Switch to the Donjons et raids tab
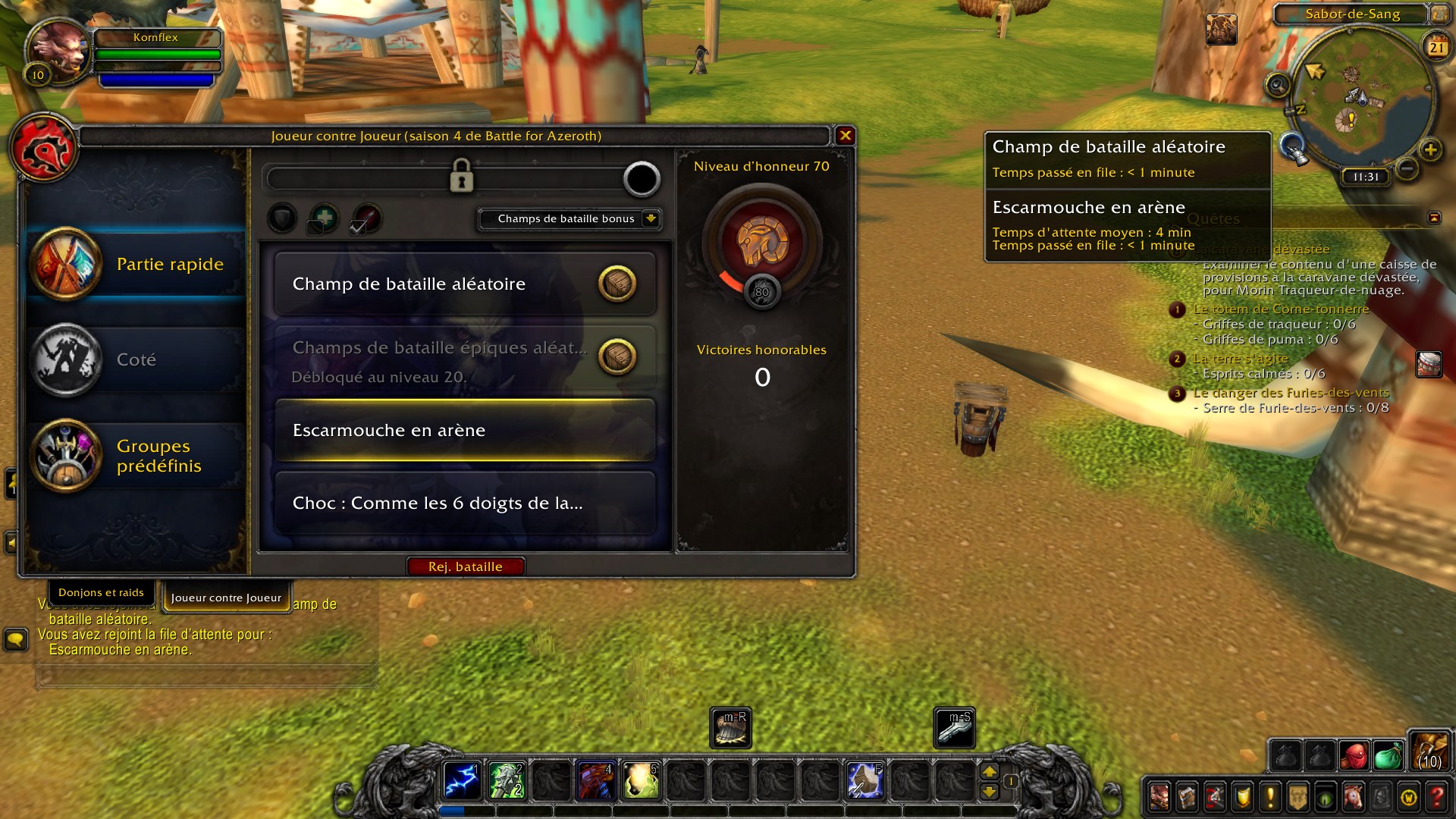1456x819 pixels. click(x=102, y=592)
